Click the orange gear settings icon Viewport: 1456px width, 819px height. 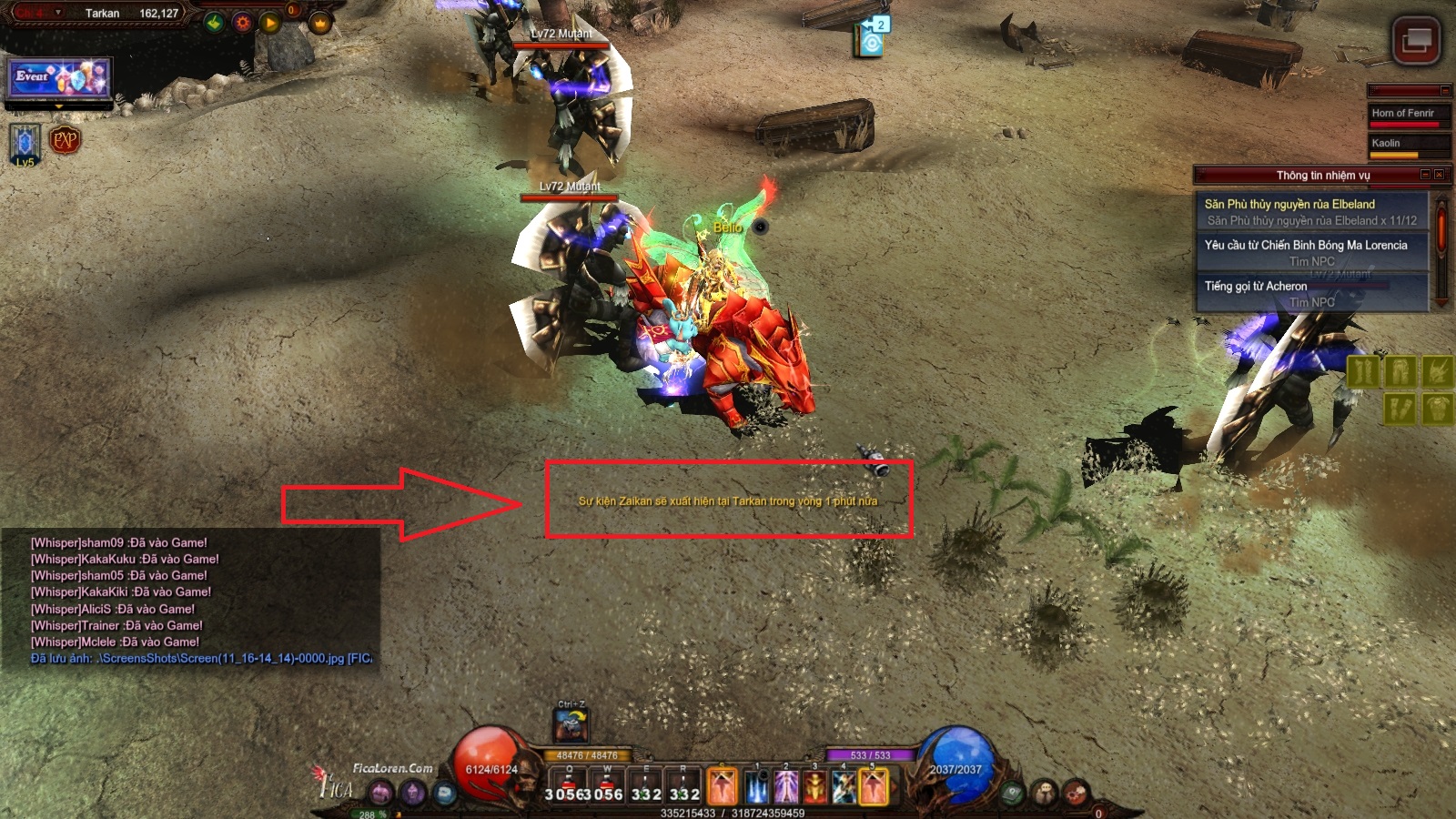242,23
